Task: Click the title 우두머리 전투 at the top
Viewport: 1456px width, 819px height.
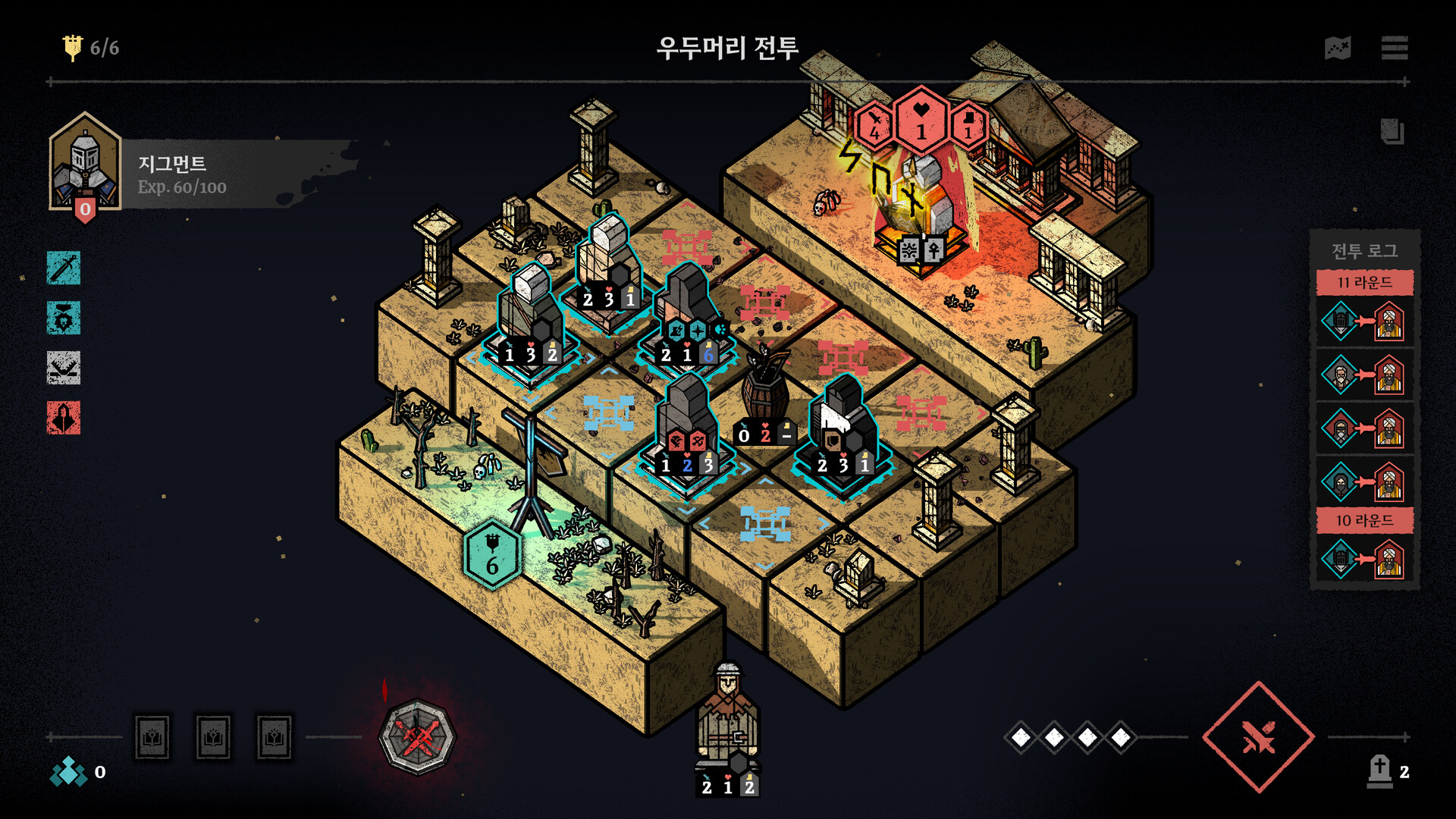Action: [728, 48]
